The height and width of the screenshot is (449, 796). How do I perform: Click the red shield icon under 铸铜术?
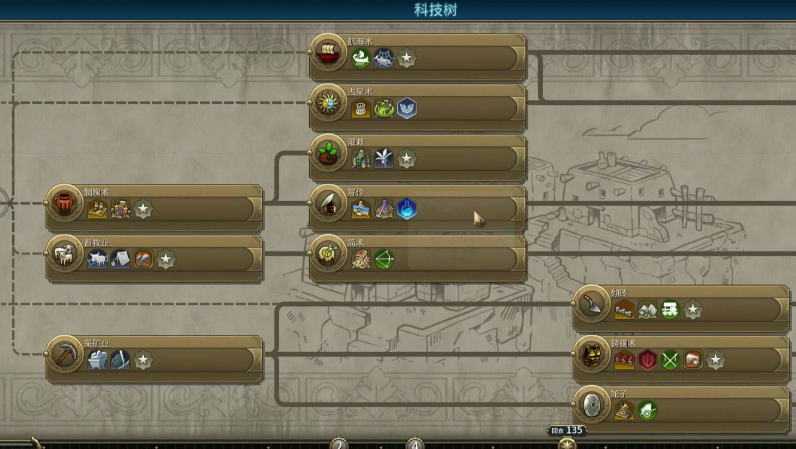pos(648,360)
